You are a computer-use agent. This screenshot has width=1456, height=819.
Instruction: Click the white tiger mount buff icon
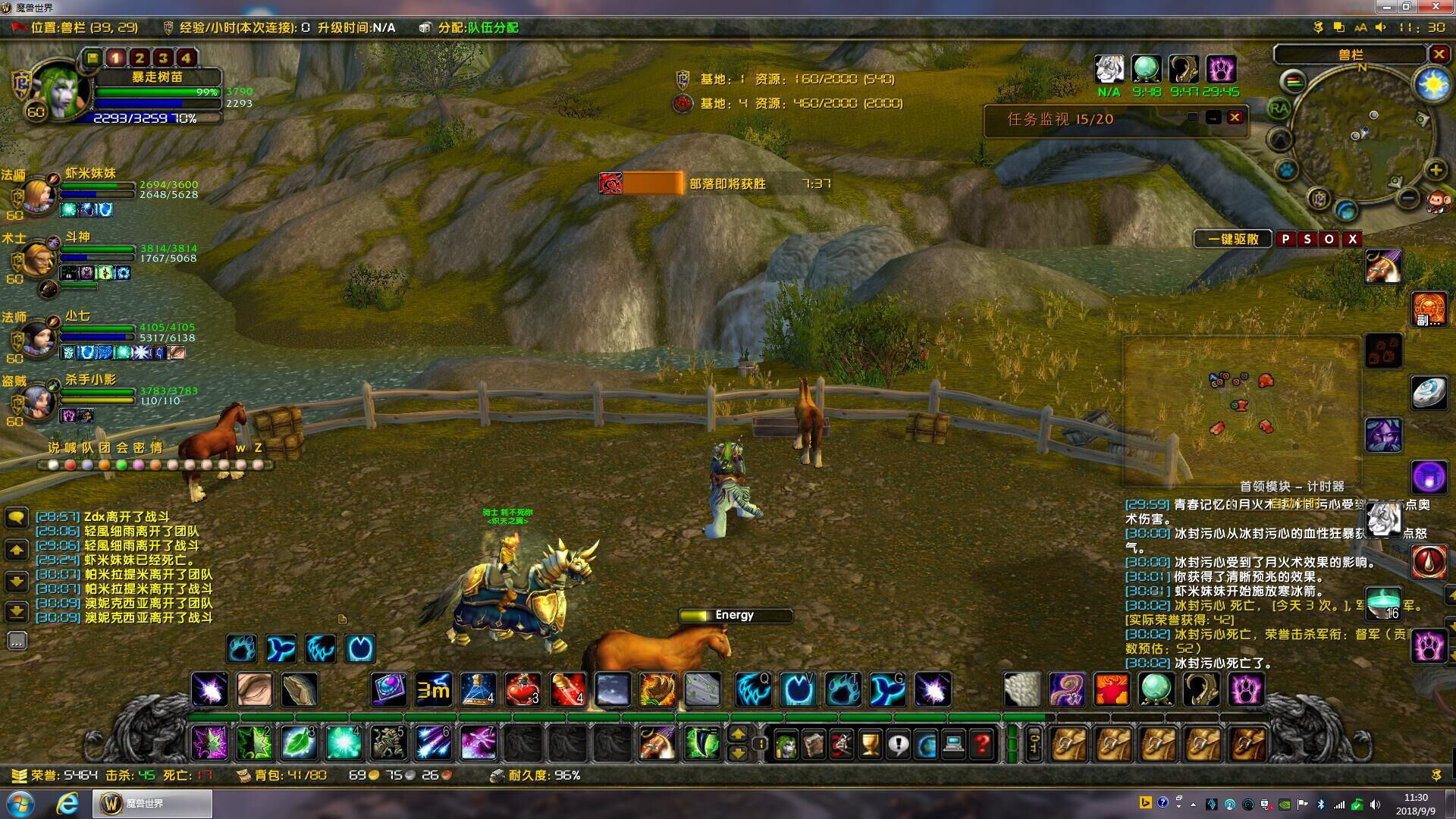[1109, 70]
